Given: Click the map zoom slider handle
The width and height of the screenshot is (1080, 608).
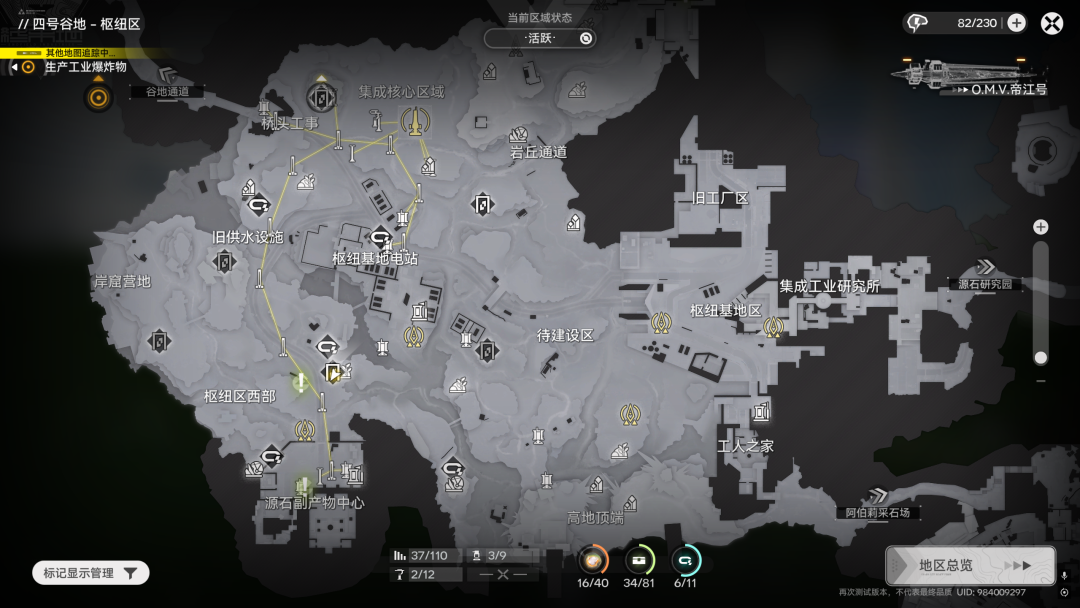Looking at the screenshot, I should (x=1041, y=357).
